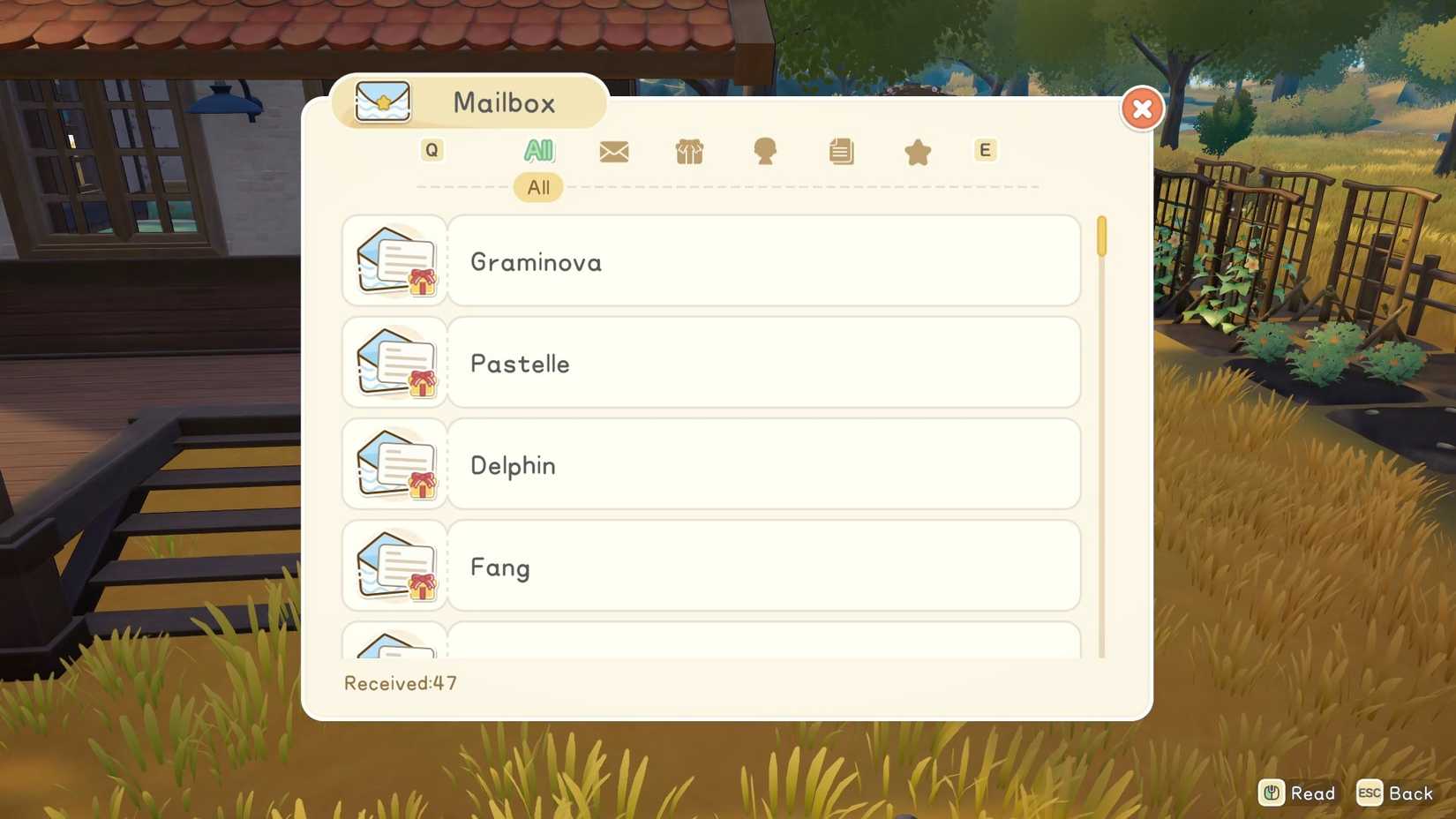Click the Mailbox header envelope icon

pos(381,101)
